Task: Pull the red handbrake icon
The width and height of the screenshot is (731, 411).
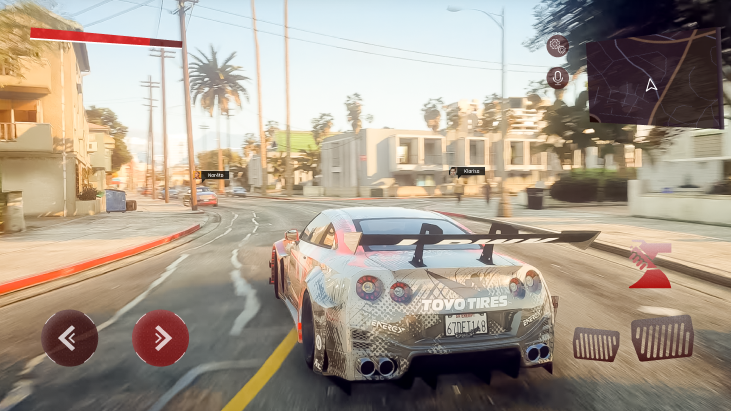Action: click(651, 265)
